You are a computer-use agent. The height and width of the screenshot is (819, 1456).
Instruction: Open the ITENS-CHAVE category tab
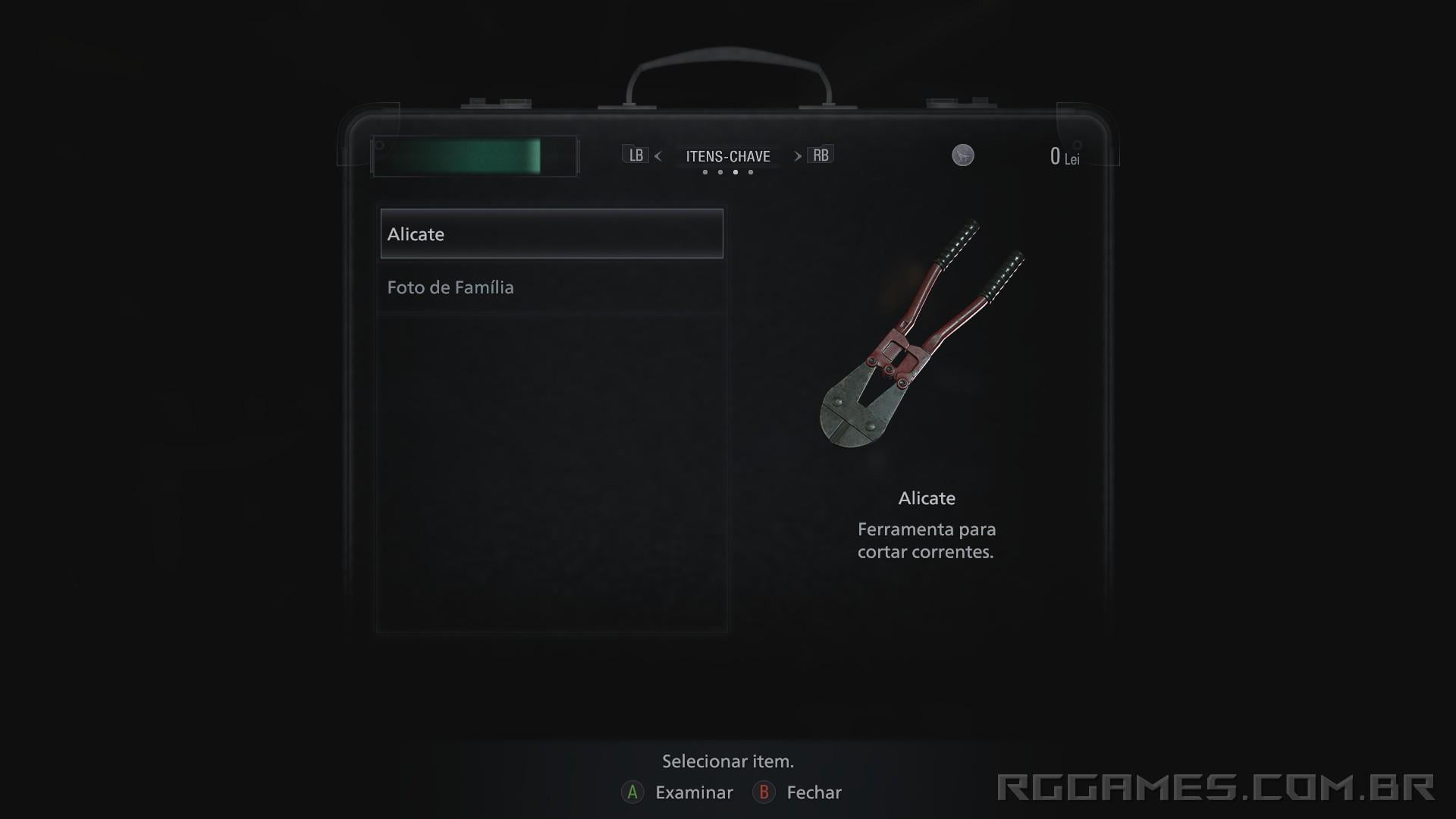(x=727, y=156)
